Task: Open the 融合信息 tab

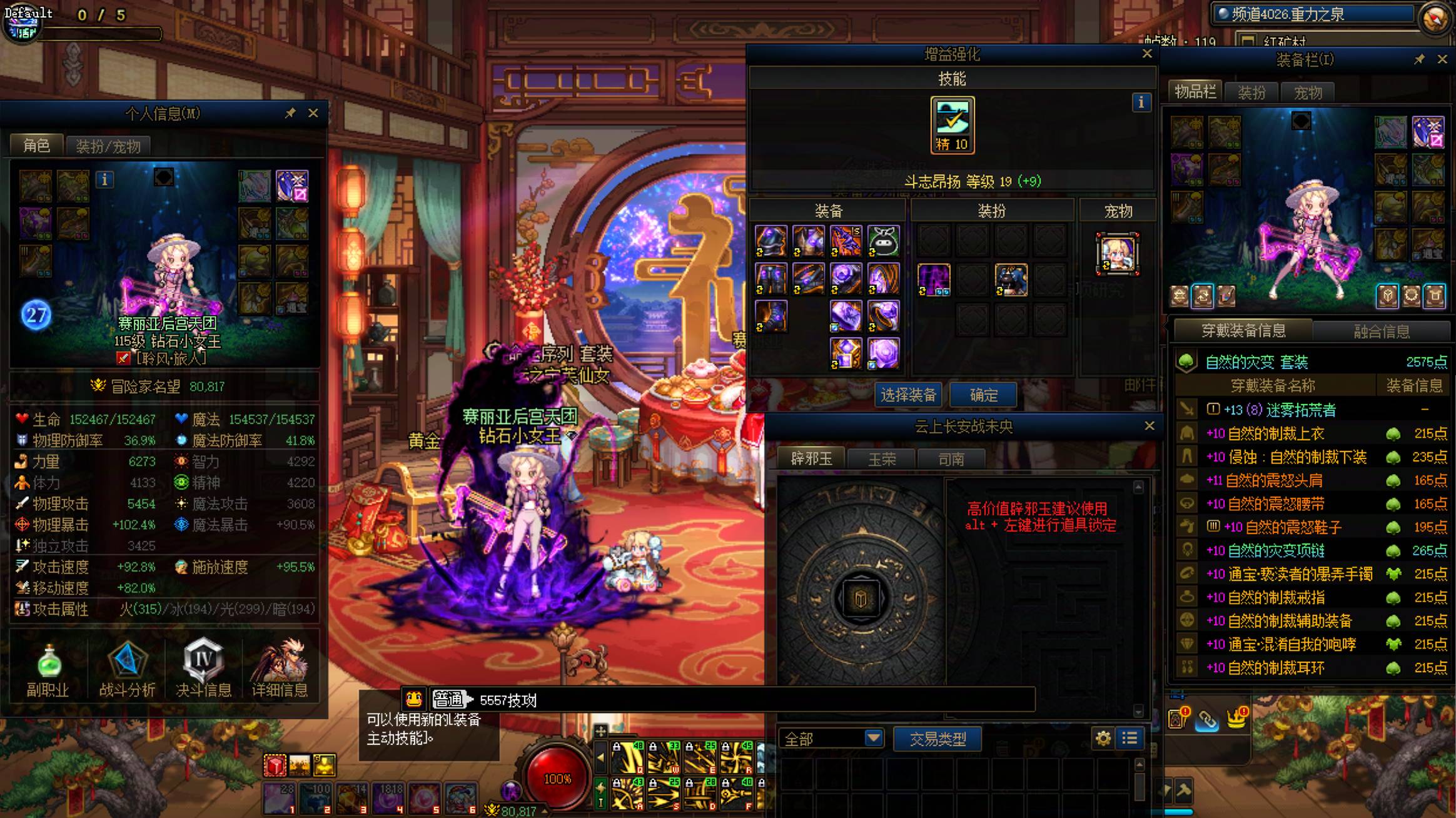Action: point(1382,331)
